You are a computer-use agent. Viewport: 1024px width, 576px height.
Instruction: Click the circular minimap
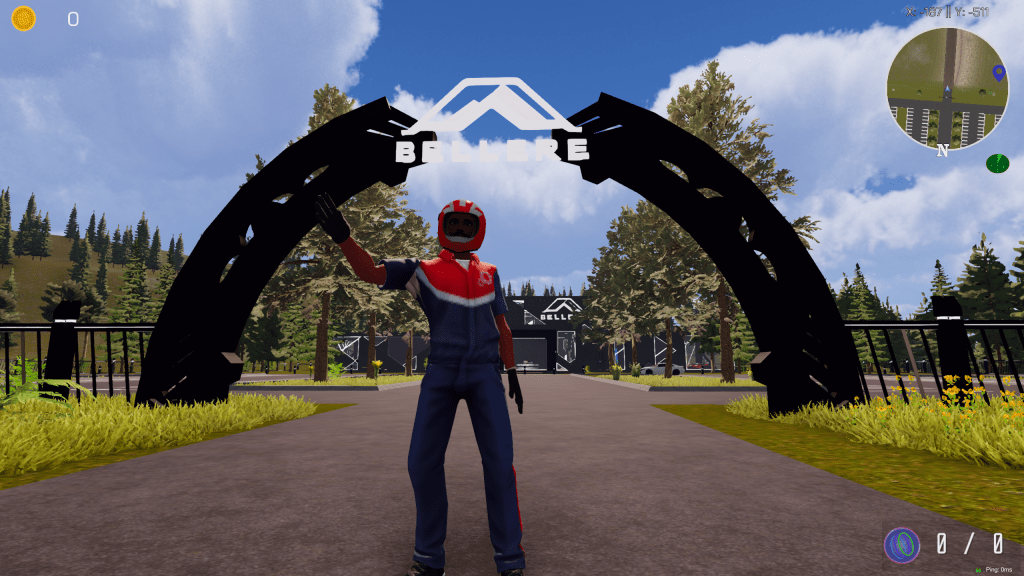tap(946, 88)
